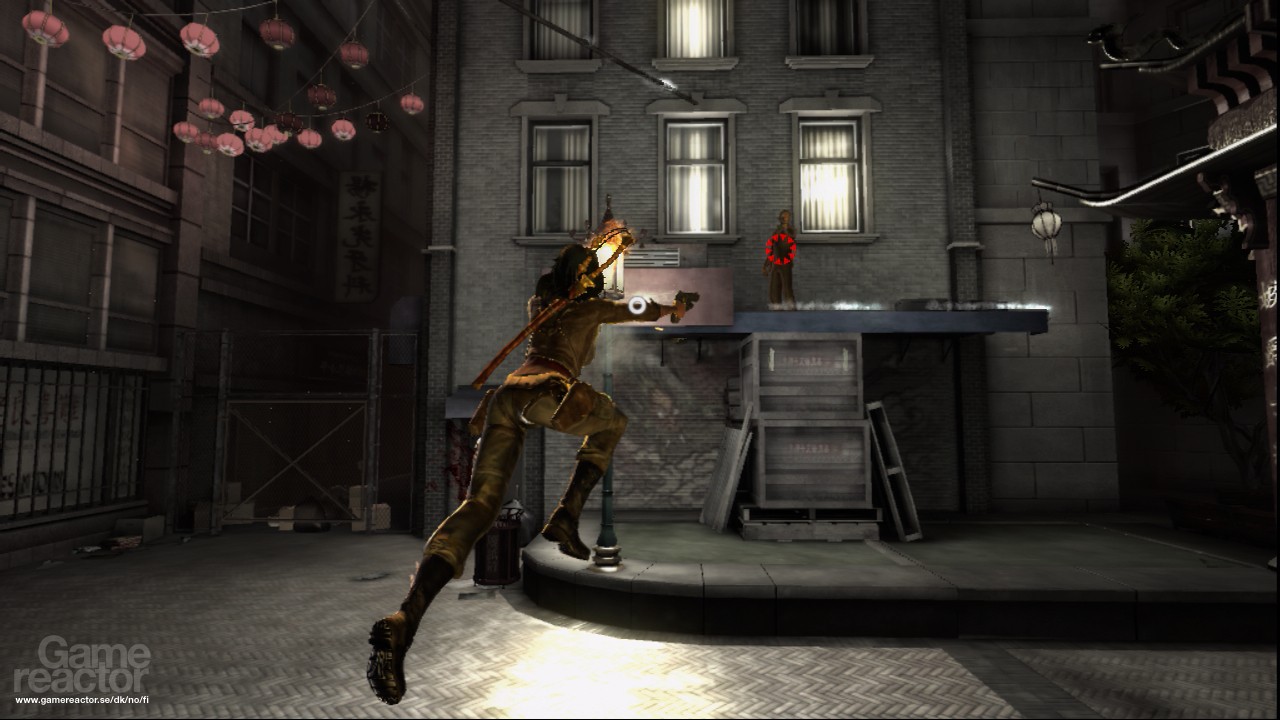Click the red lock-on target reticle

pos(780,249)
